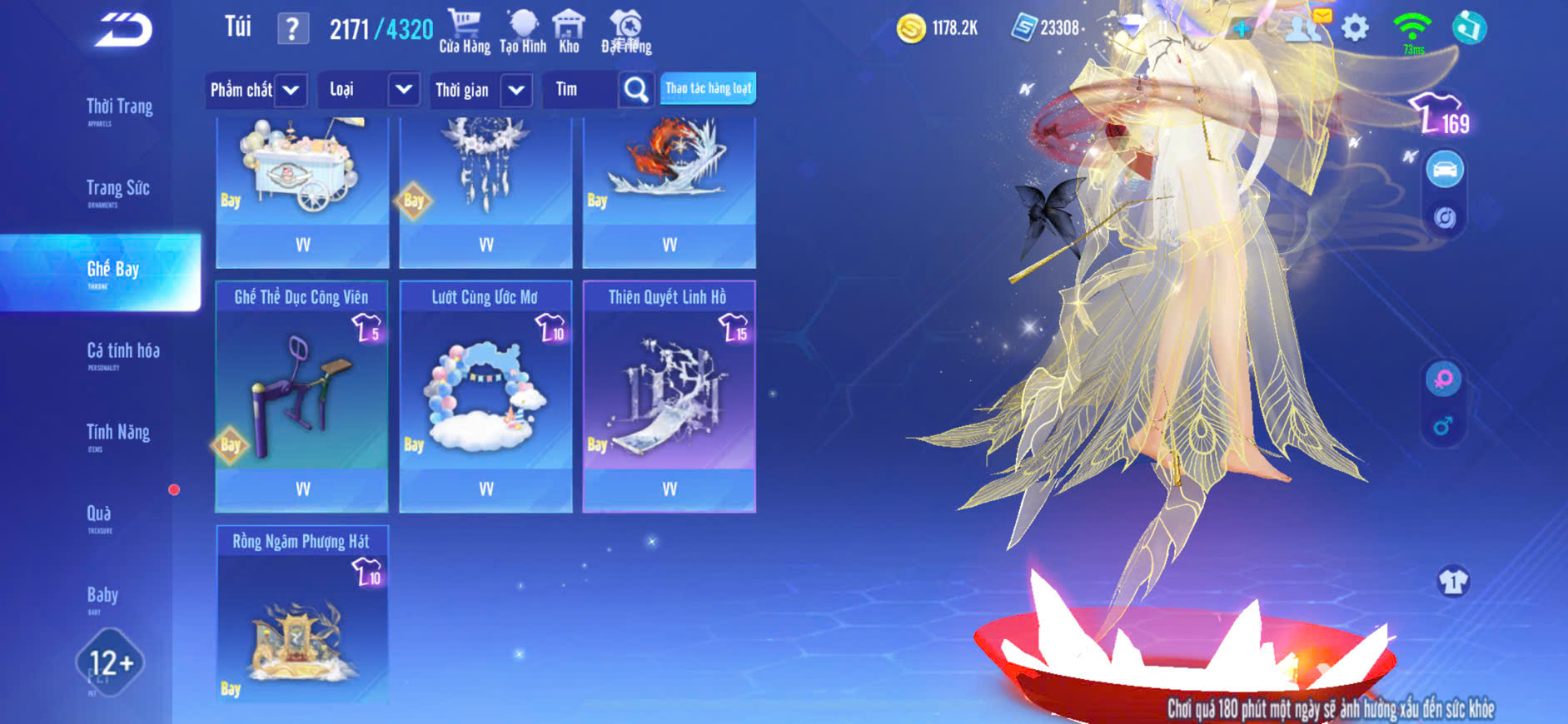Switch to the Thời Trang tab
Image resolution: width=1568 pixels, height=724 pixels.
pos(119,108)
